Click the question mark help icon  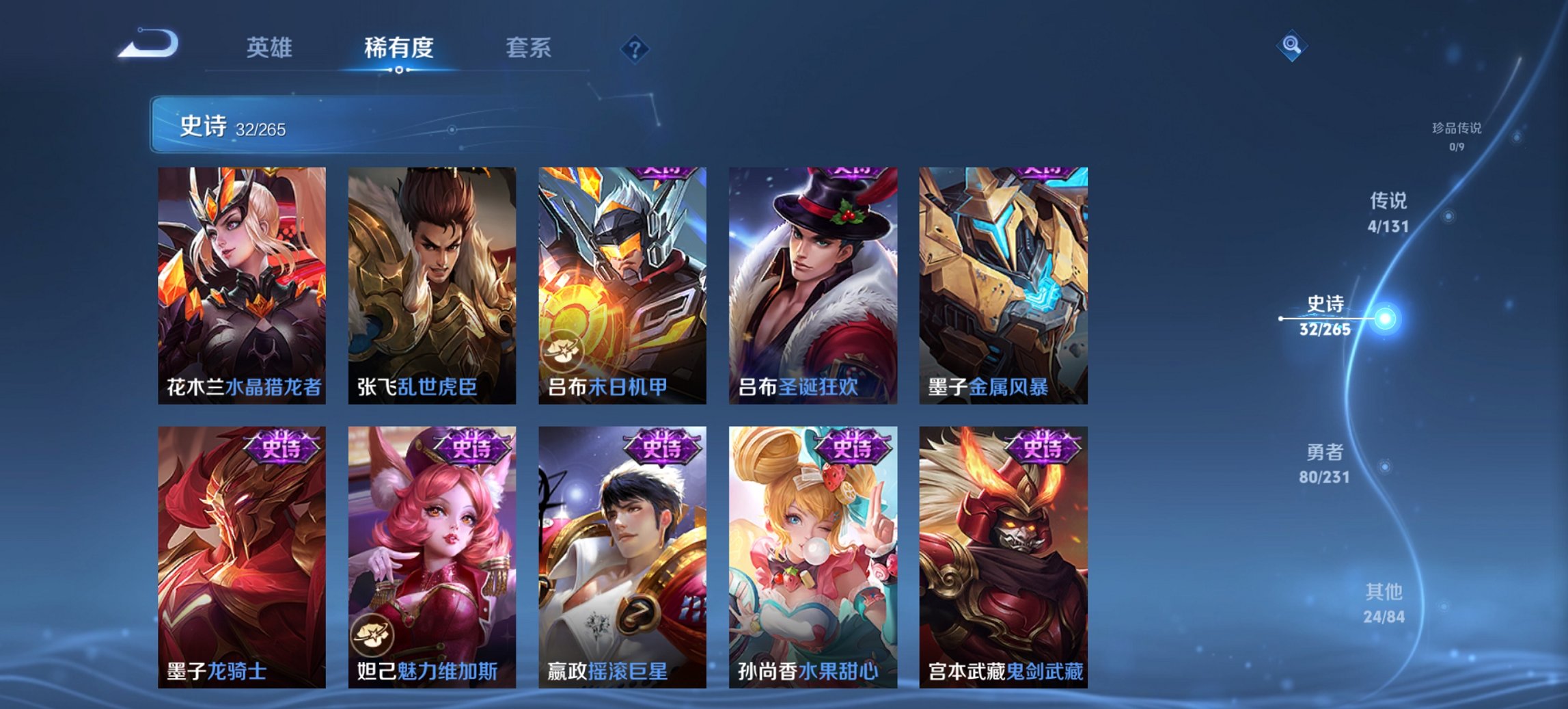click(635, 49)
